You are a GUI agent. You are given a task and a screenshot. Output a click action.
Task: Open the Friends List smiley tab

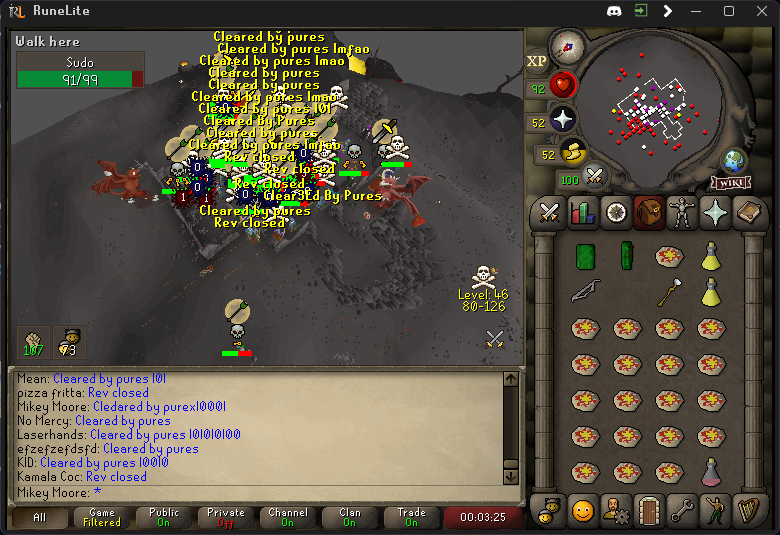[x=582, y=511]
